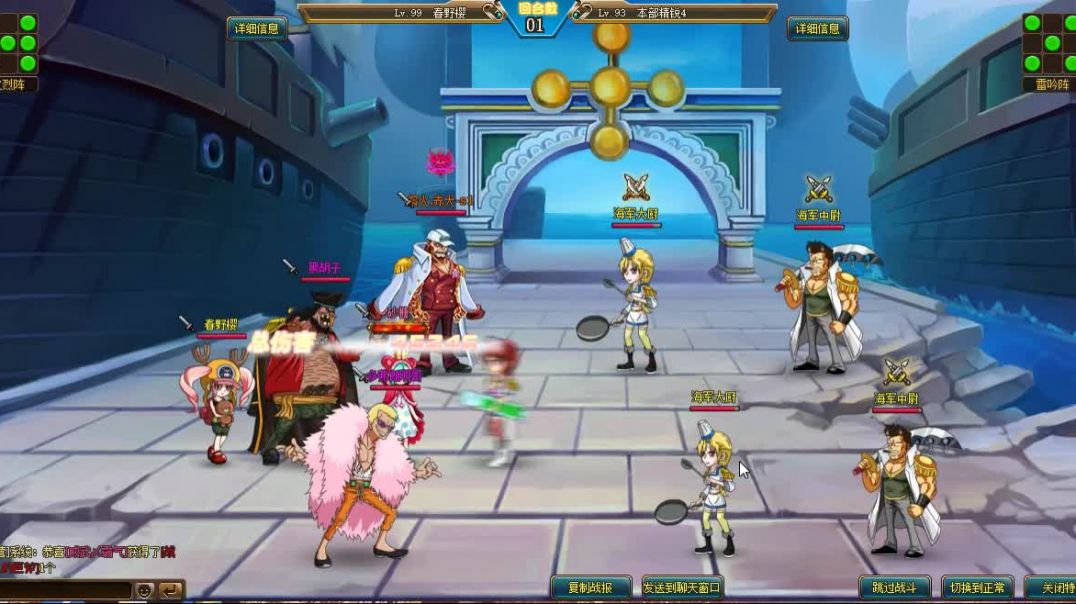Send chat message with the enter arrow button
The image size is (1076, 604).
tap(171, 590)
